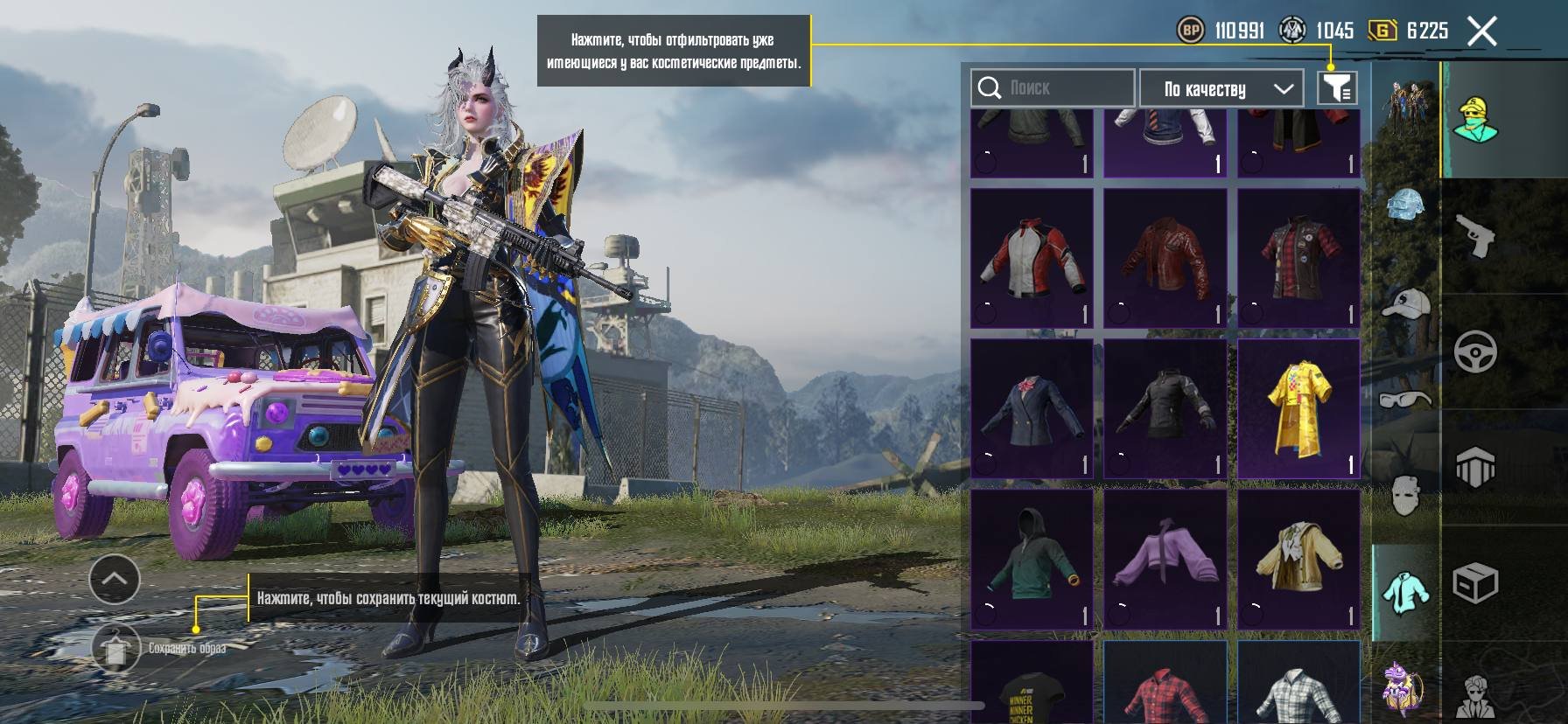Pick the golden yellow jacket slot
This screenshot has width=1568, height=724.
(1298, 560)
